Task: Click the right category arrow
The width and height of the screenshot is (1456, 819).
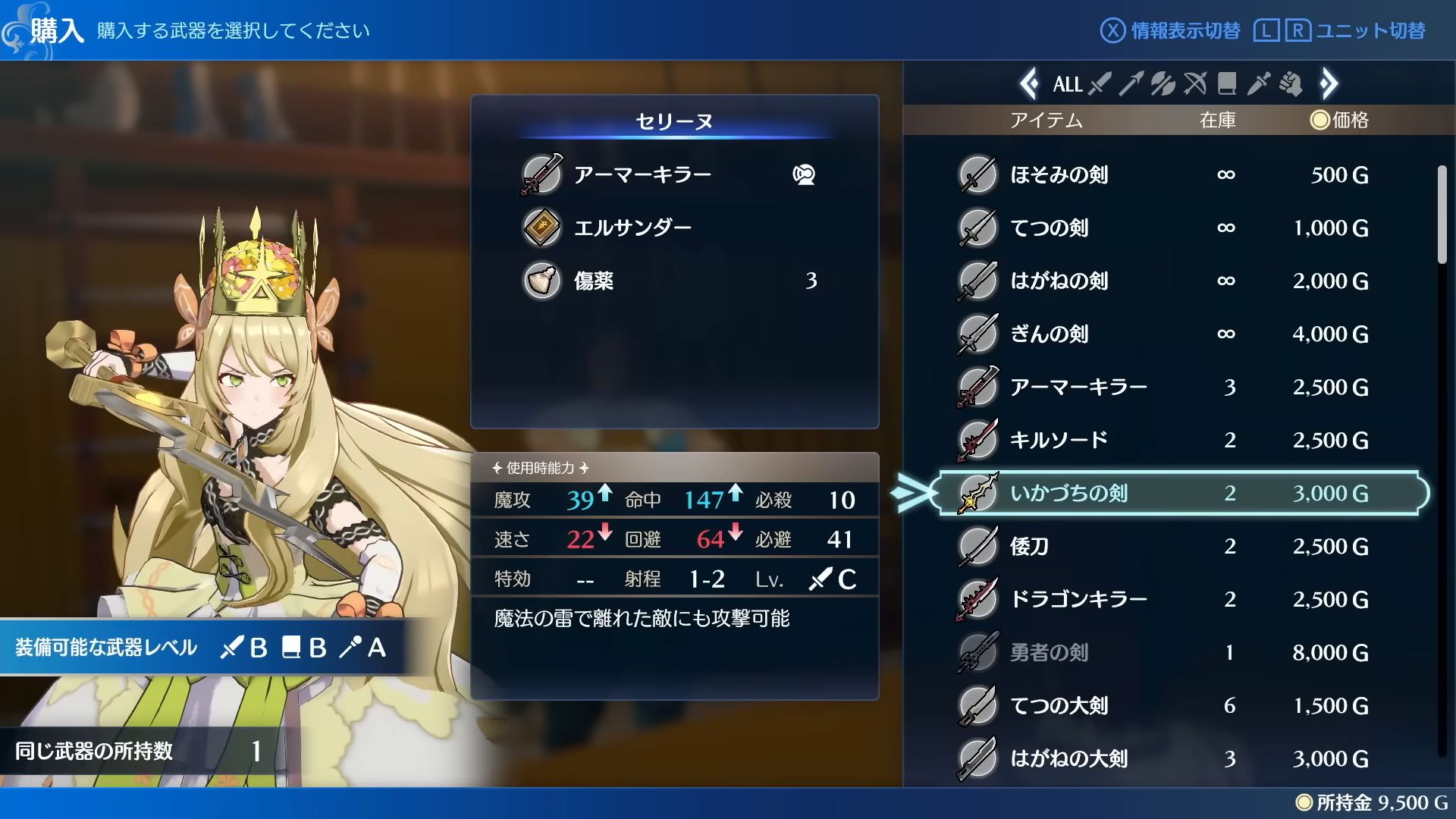Action: point(1329,84)
